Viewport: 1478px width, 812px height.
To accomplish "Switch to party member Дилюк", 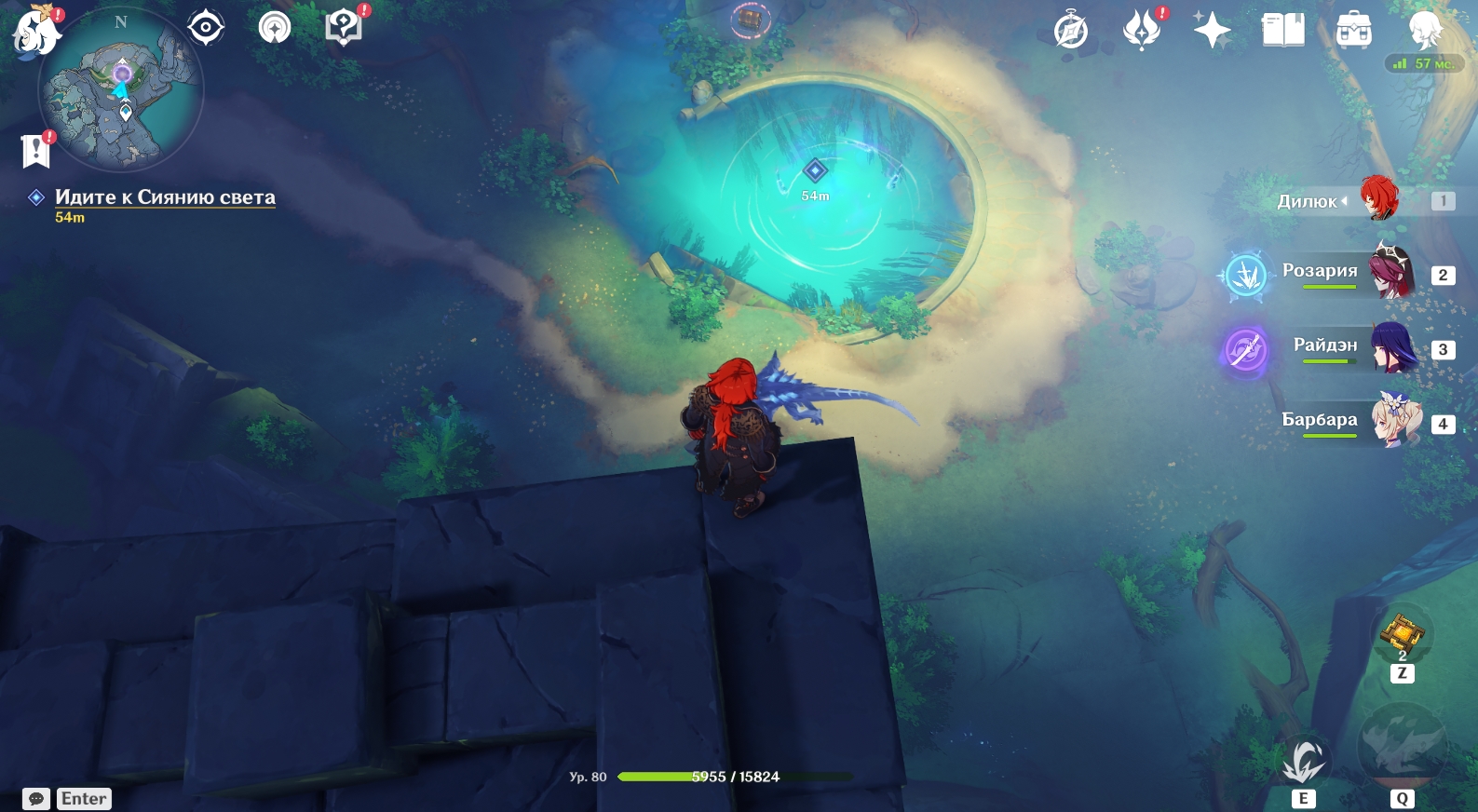I will pyautogui.click(x=1378, y=200).
